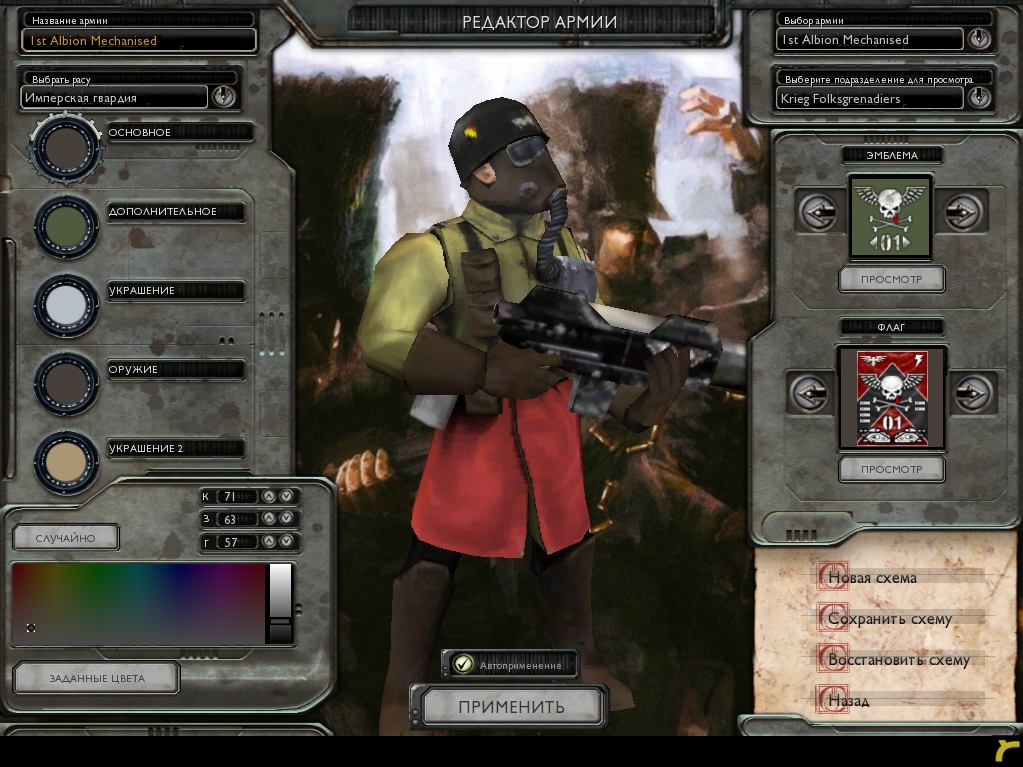Select the ОСНОВНОЕ primary color swatch
Screen dimensions: 1023x767
(66, 146)
